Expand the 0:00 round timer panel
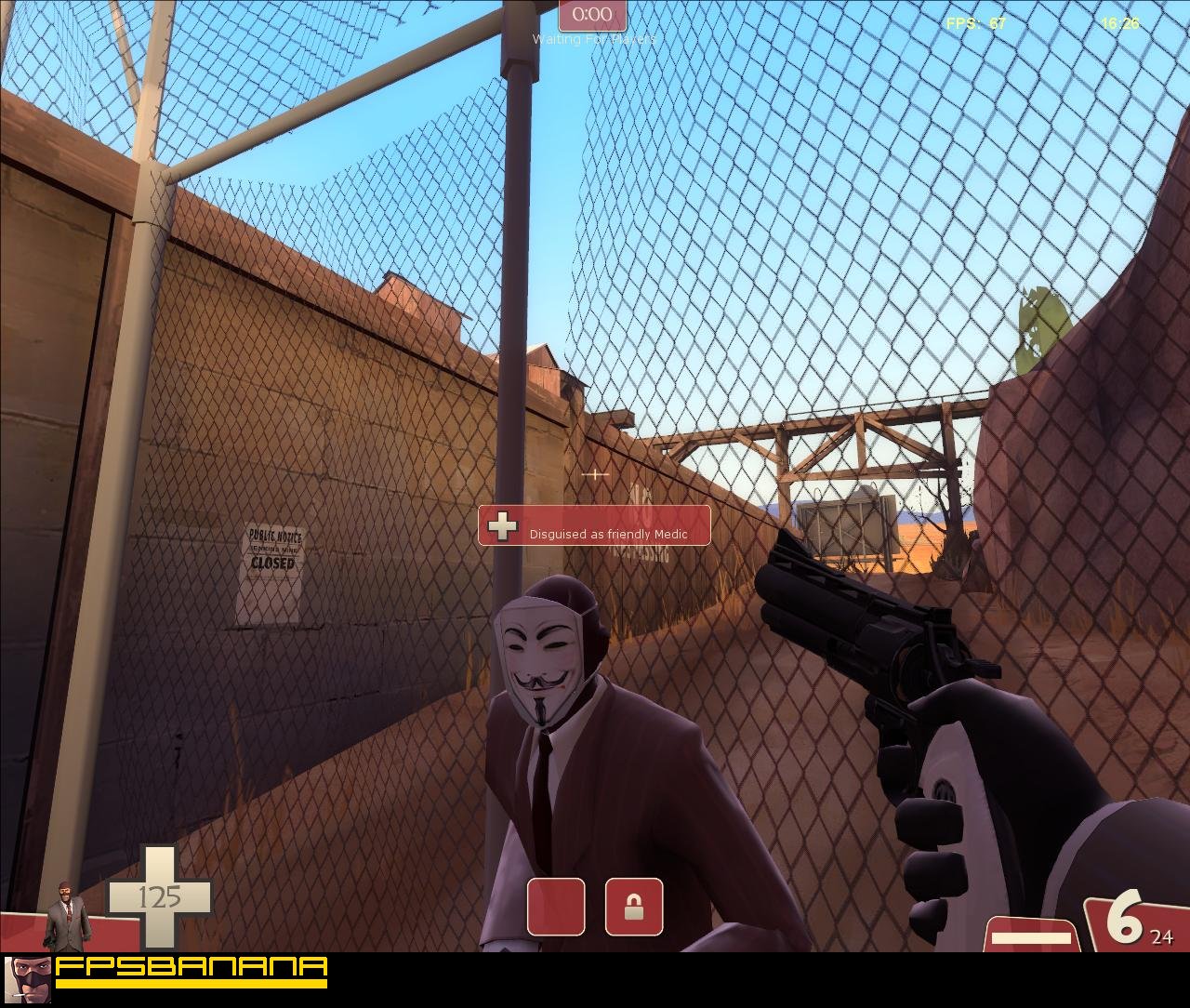Screen dimensions: 1190x1008 (592, 14)
